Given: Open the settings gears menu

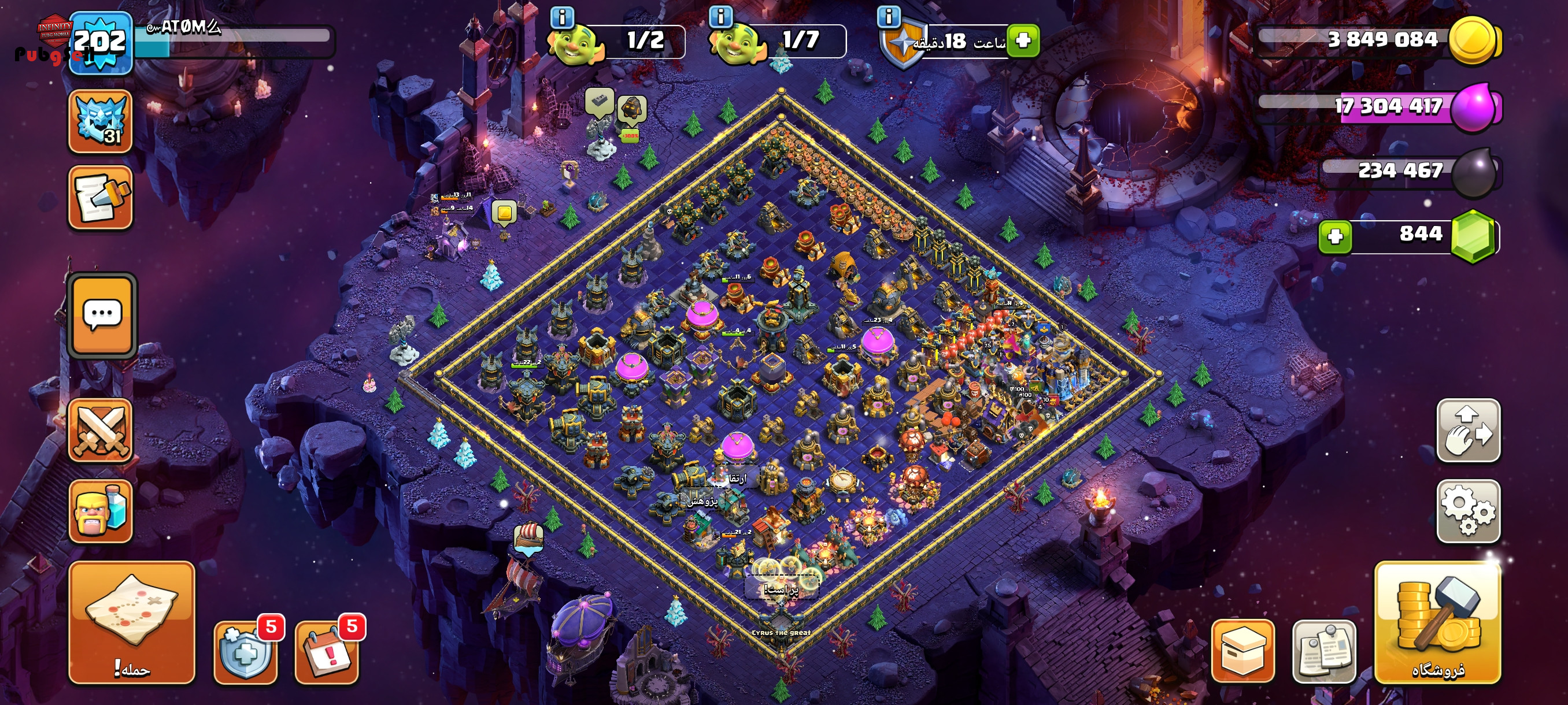Looking at the screenshot, I should pyautogui.click(x=1467, y=510).
